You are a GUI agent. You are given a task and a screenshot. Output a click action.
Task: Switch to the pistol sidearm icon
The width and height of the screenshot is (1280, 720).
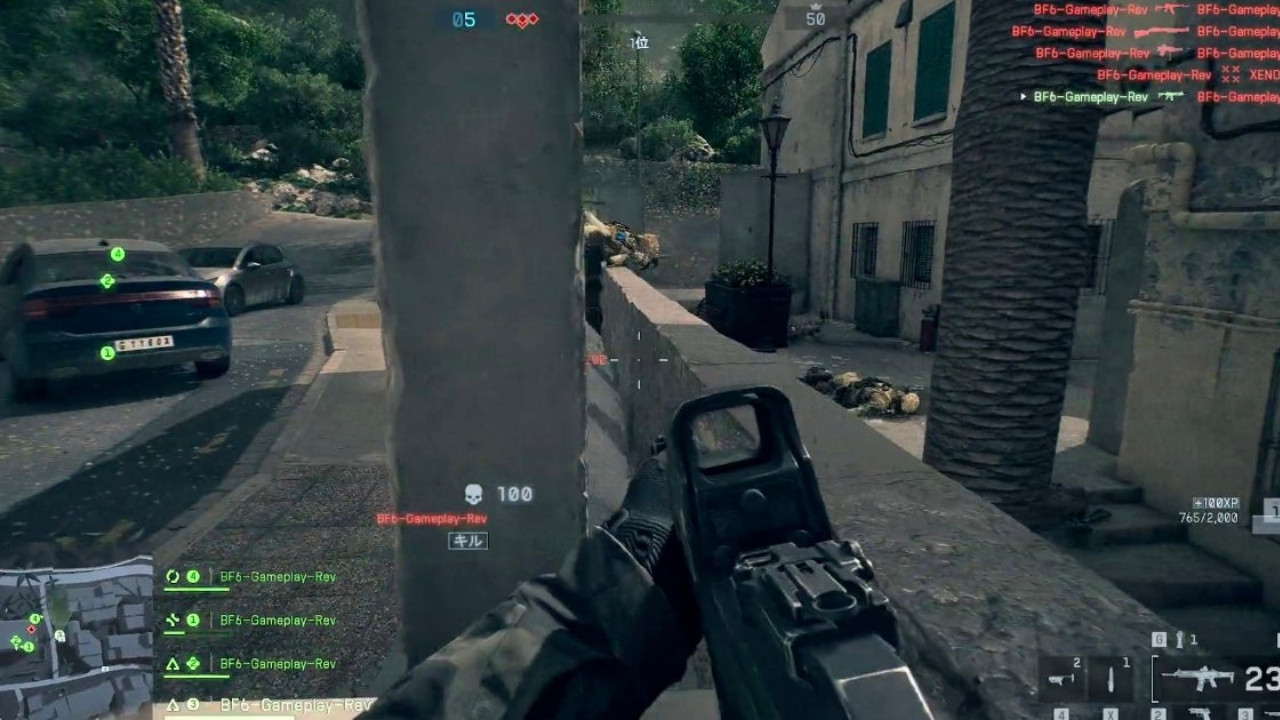[1200, 713]
